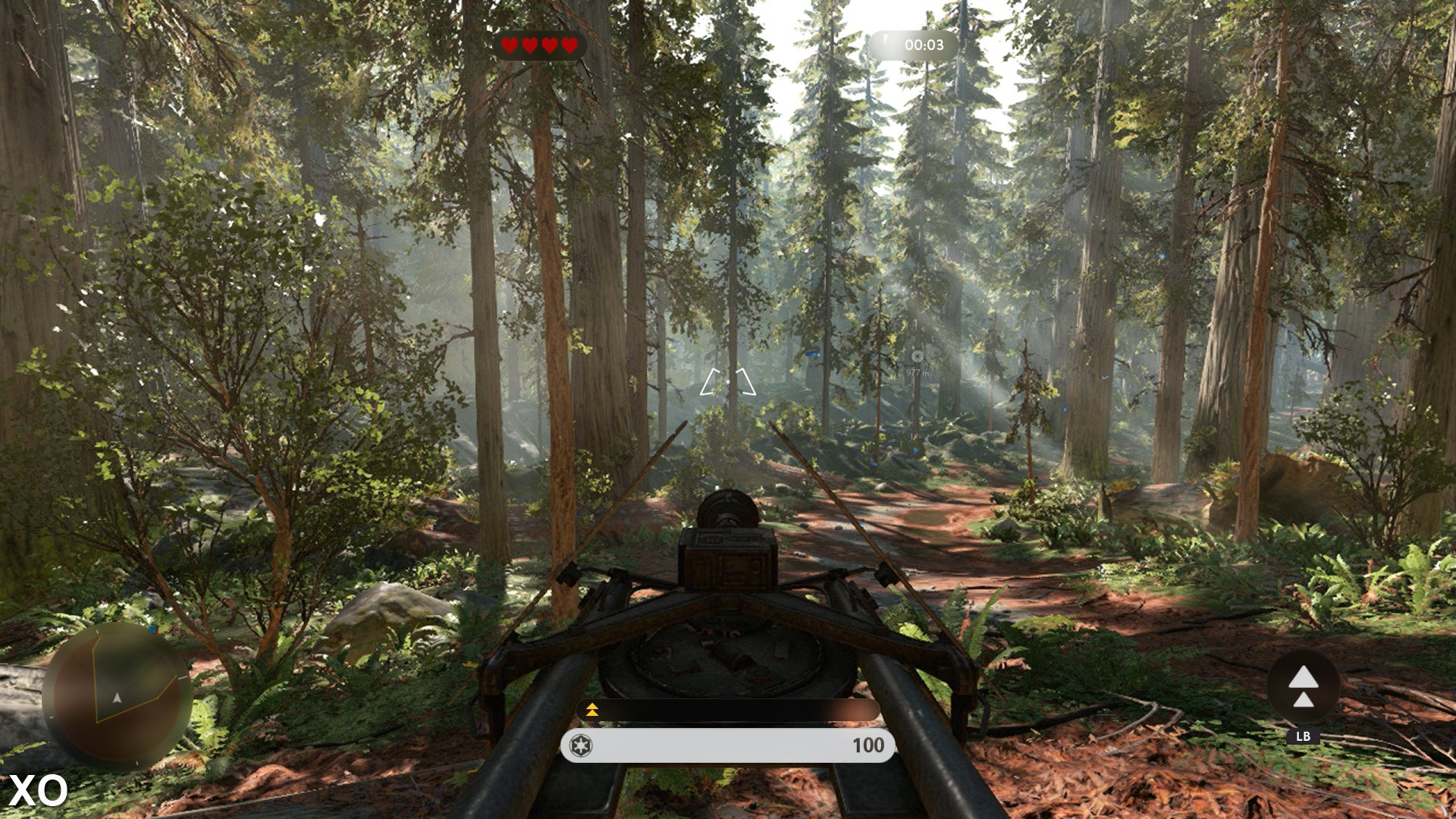The height and width of the screenshot is (819, 1456).
Task: Select the objective waypoint marker showing 977 m
Action: click(x=918, y=356)
